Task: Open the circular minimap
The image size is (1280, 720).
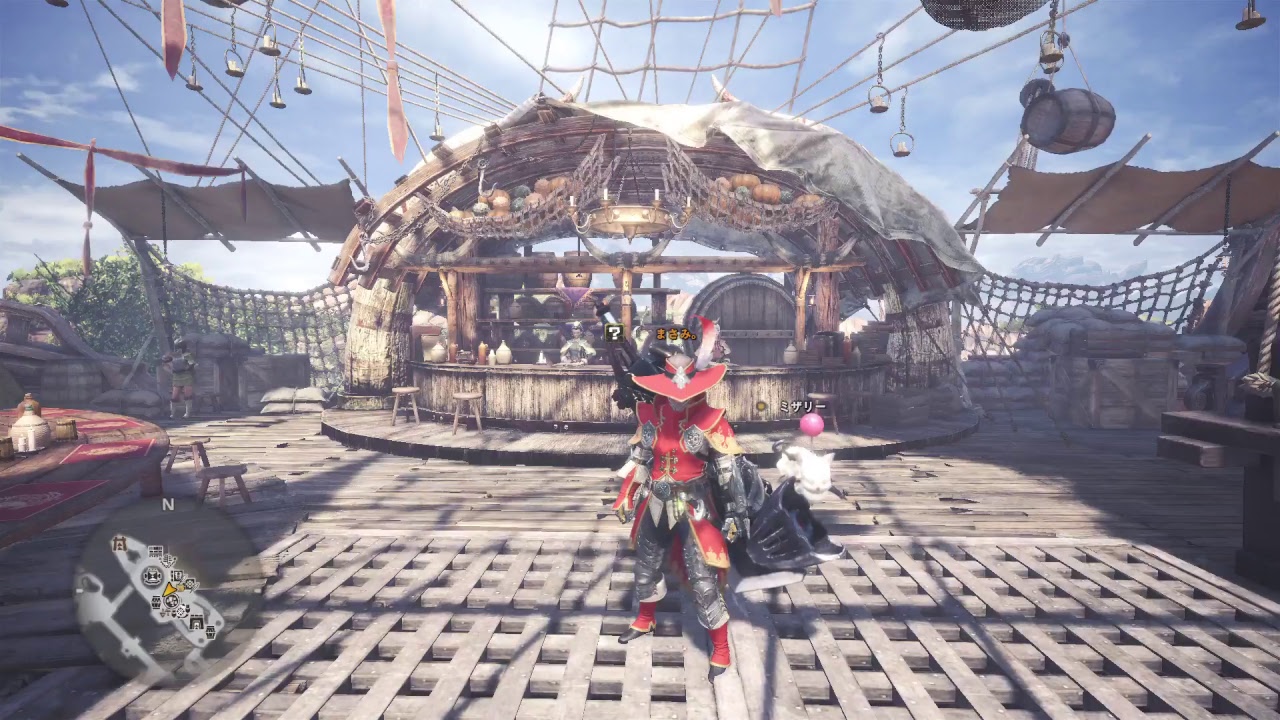Action: 166,591
